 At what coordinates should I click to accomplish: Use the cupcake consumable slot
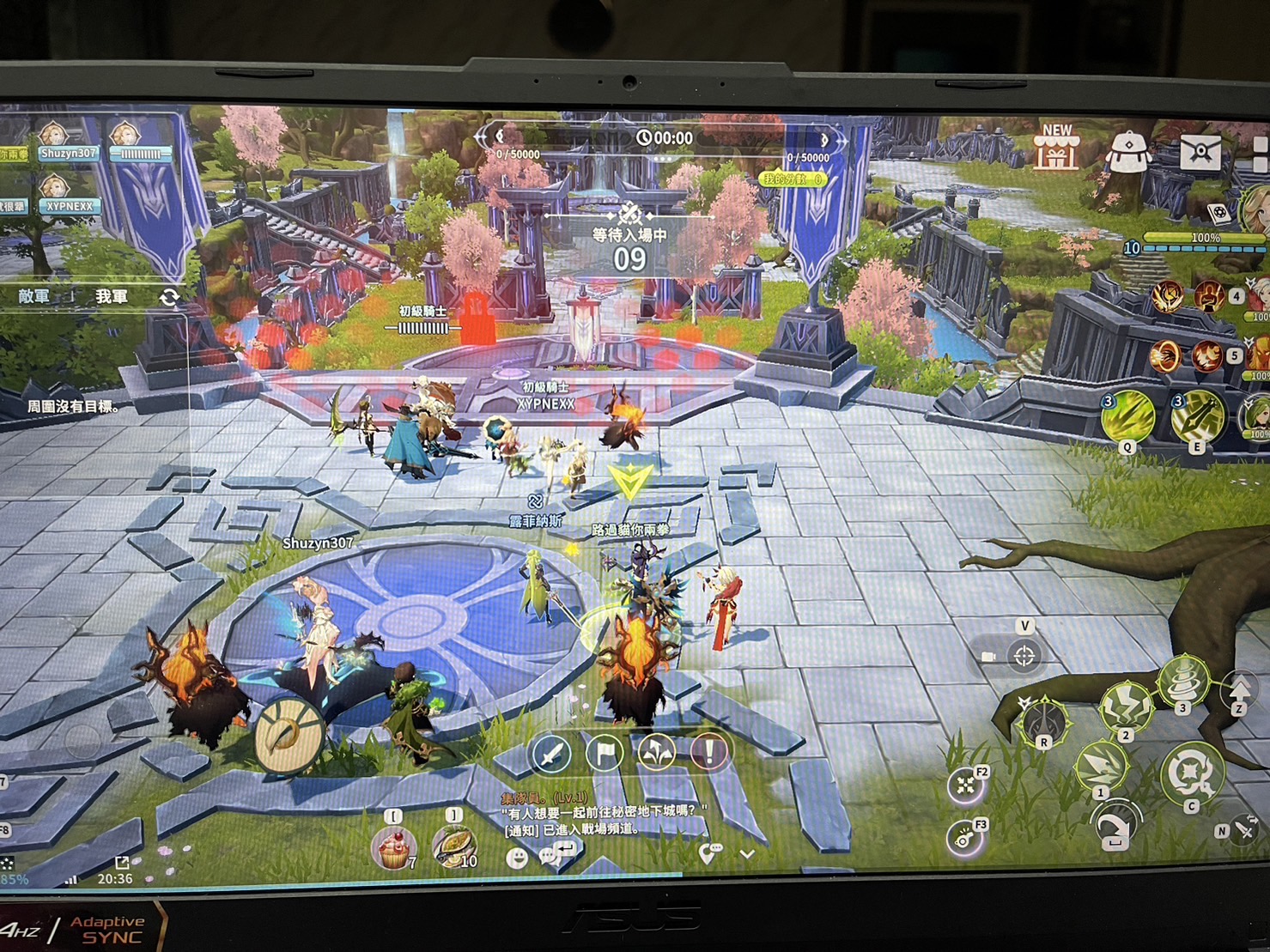point(393,847)
